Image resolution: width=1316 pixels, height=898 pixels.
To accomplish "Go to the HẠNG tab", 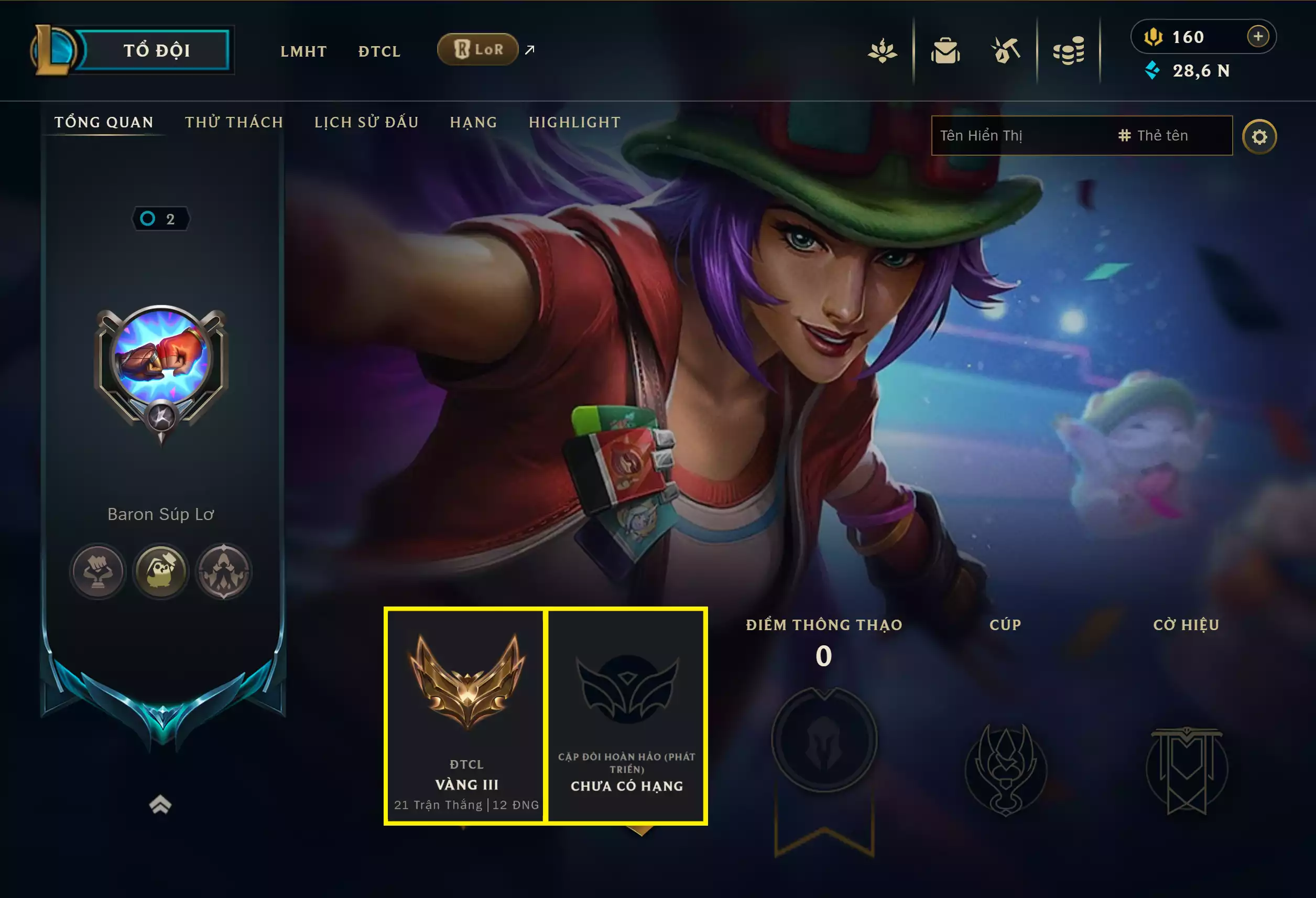I will [x=473, y=122].
